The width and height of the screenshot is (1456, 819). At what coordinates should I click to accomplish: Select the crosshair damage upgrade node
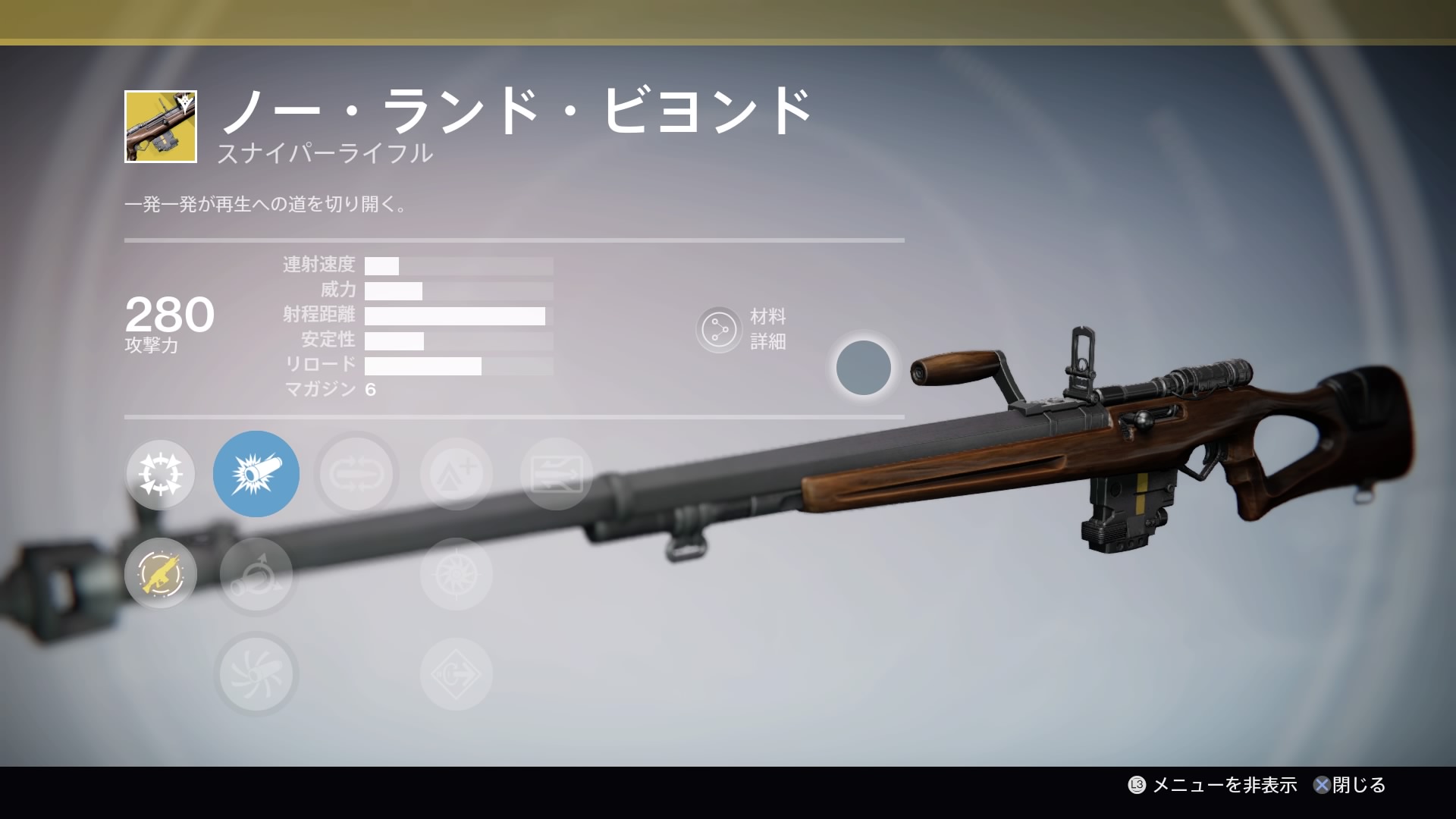pos(161,475)
